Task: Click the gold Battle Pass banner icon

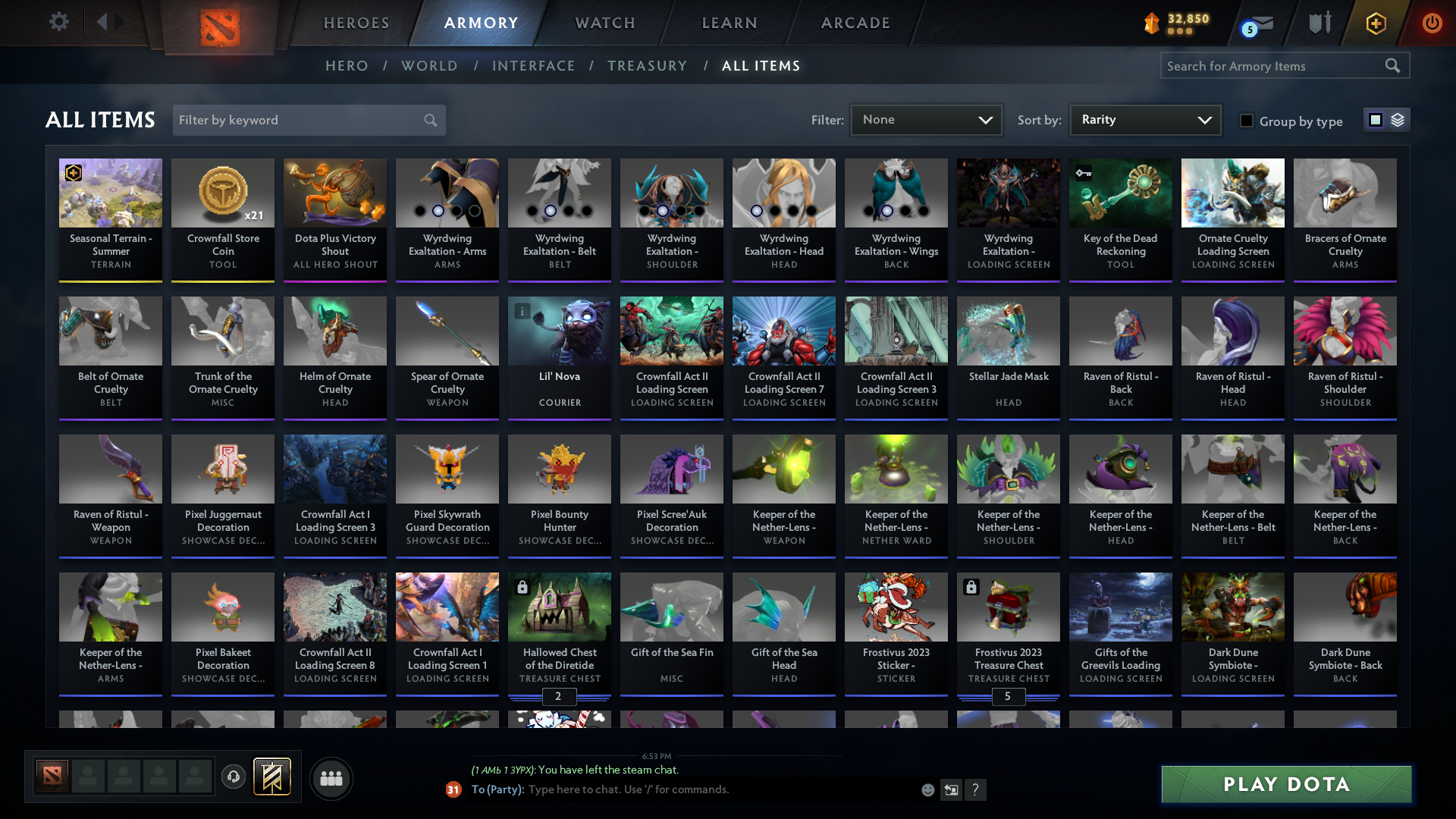Action: tap(271, 777)
